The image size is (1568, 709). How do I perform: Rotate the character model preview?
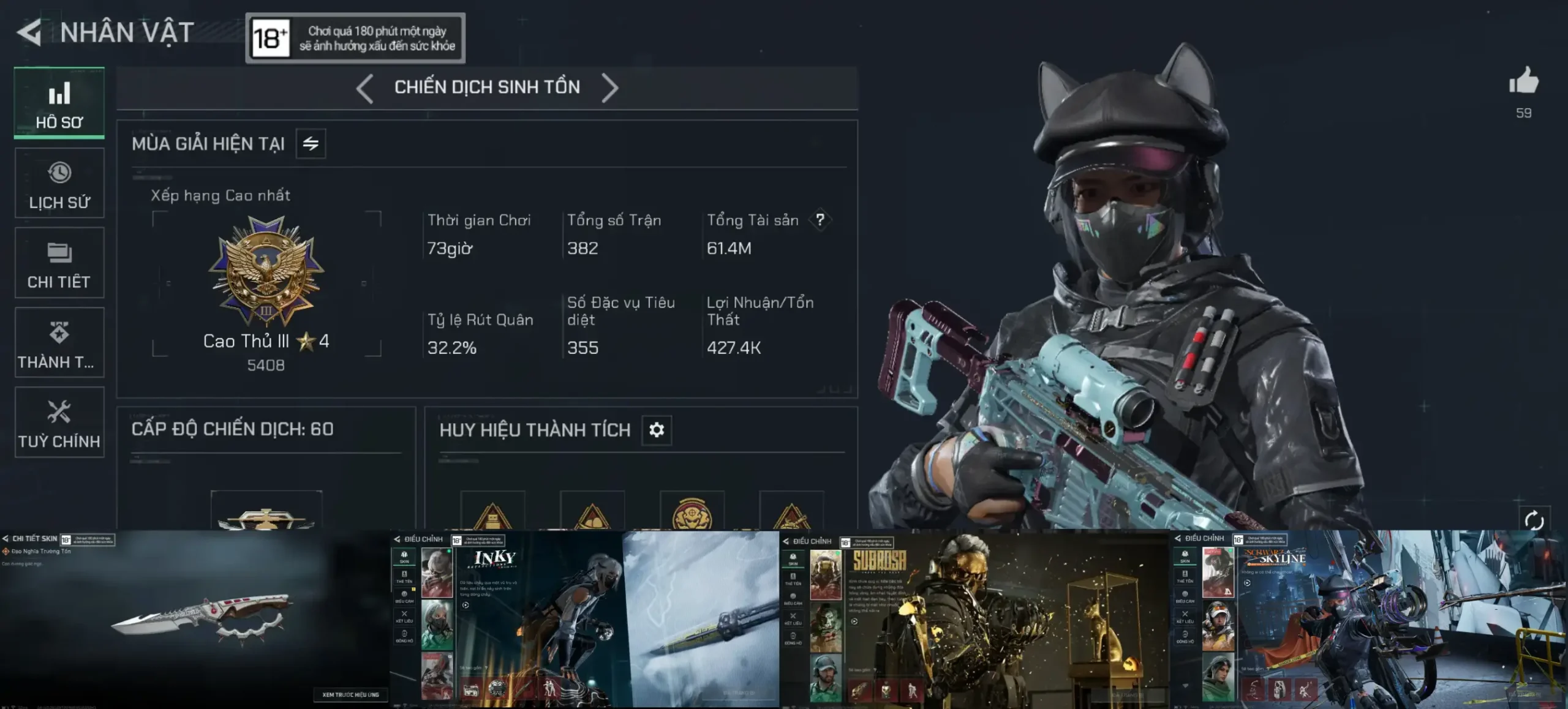[x=1534, y=520]
